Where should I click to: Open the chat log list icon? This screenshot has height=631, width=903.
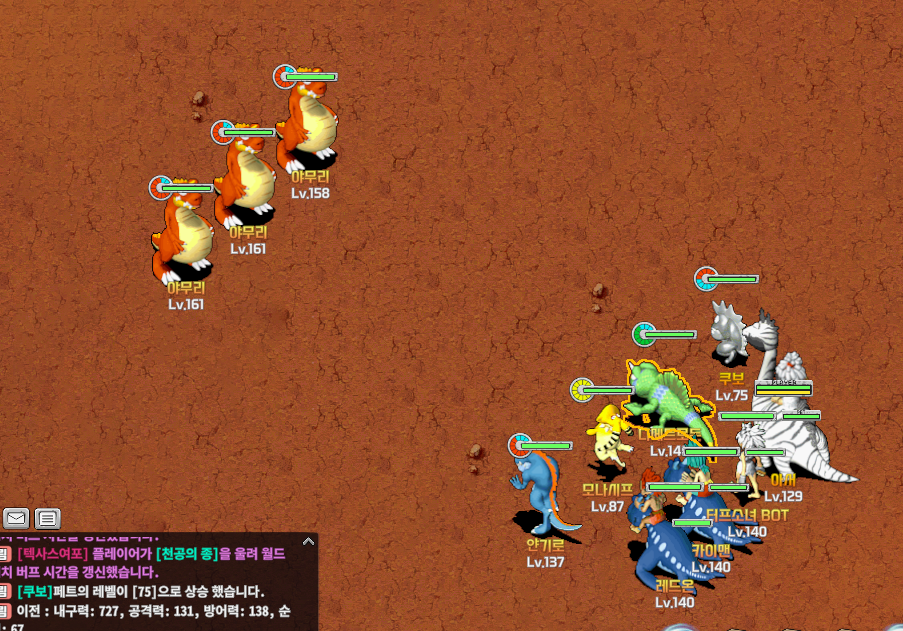tap(47, 518)
